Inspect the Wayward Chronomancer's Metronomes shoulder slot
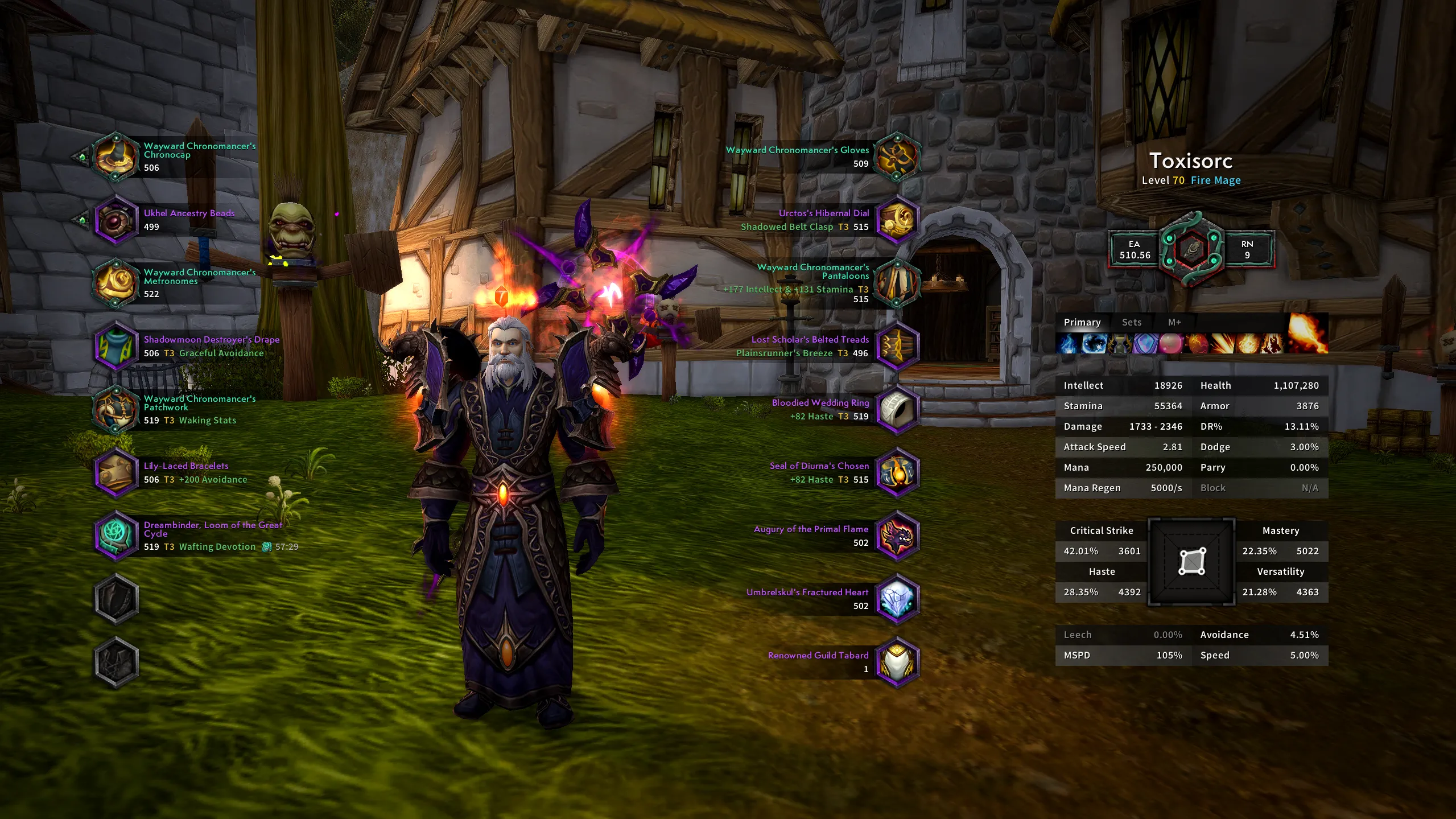 [x=116, y=283]
